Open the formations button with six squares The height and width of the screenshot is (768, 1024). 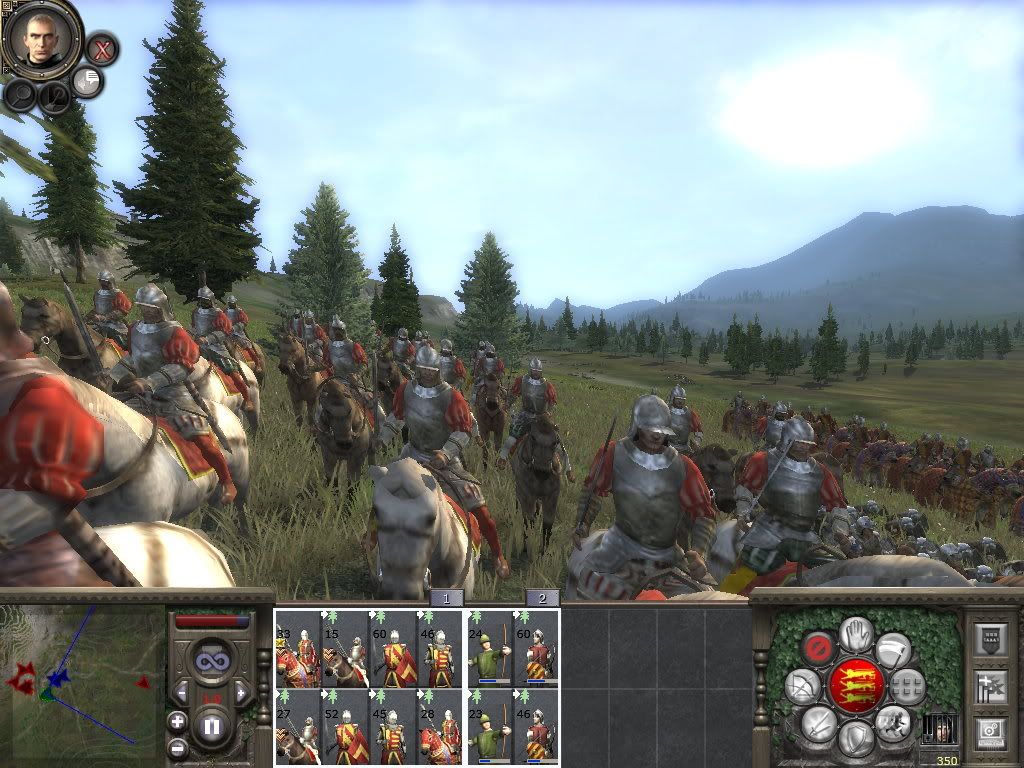pyautogui.click(x=908, y=686)
